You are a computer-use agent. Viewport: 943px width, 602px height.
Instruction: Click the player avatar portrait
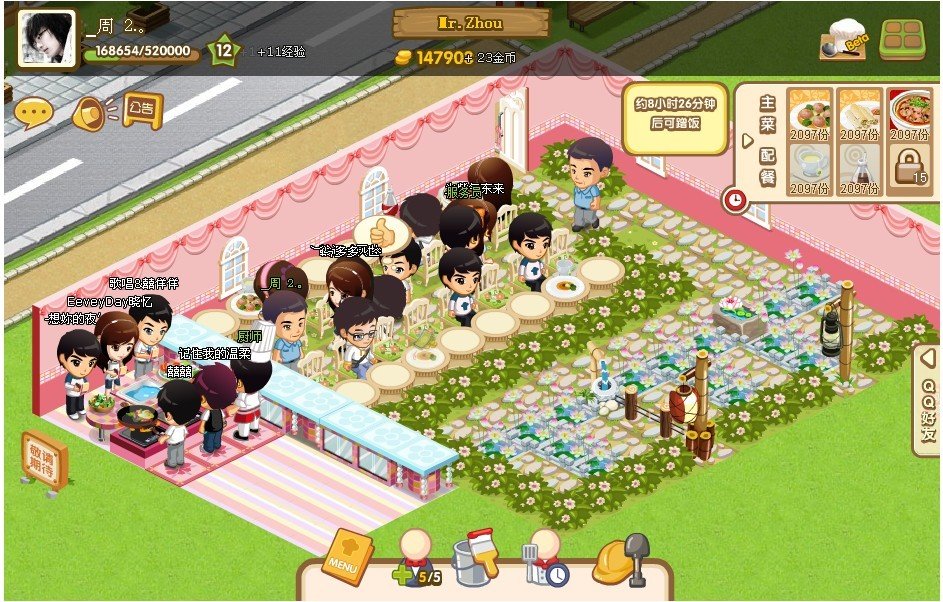coord(46,39)
